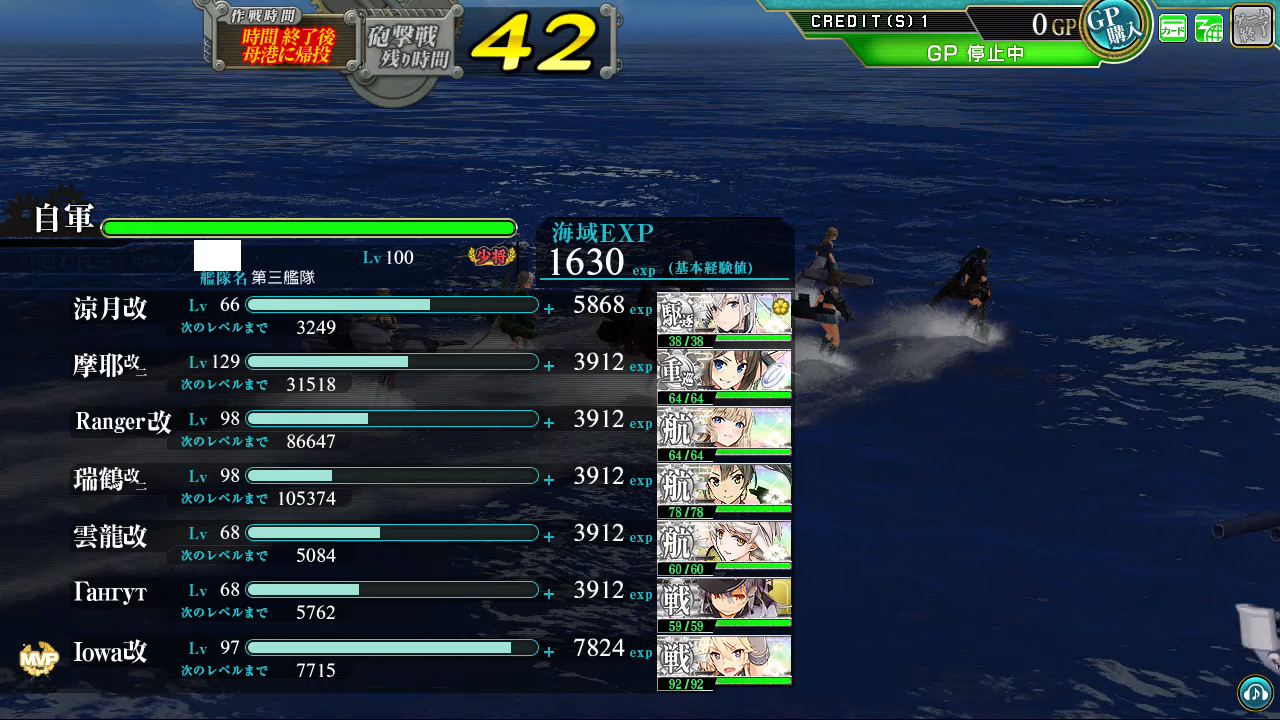Image resolution: width=1280 pixels, height=720 pixels.
Task: Tap the green カード card icon
Action: (x=1173, y=28)
